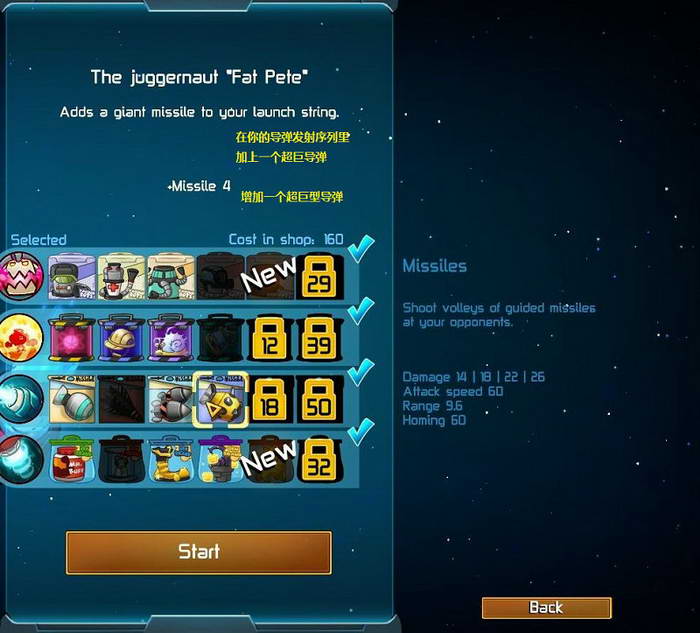Choose the grey-and-teal single missile upgrade

[73, 398]
